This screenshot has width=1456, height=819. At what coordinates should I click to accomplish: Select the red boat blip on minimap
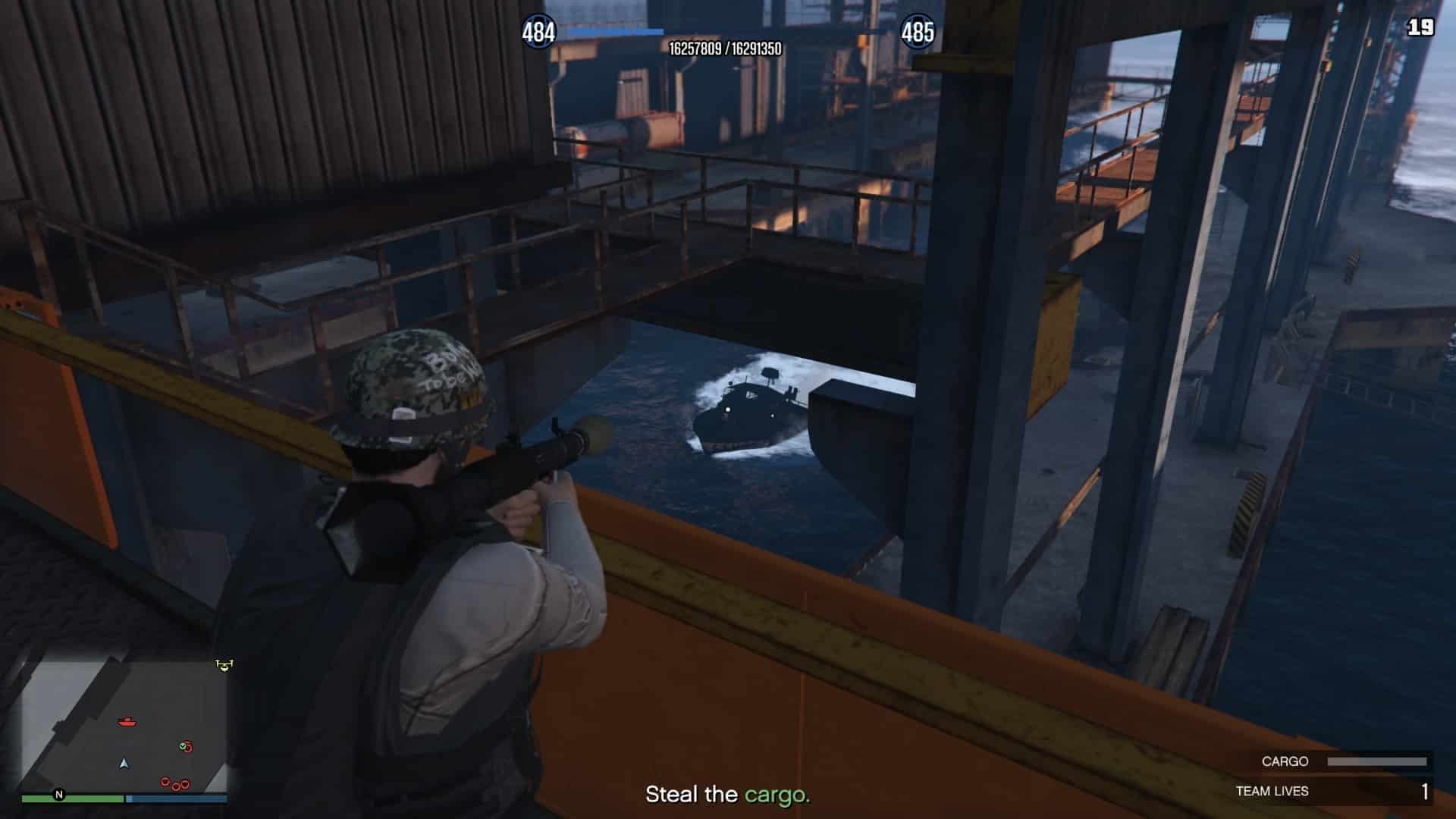[127, 722]
